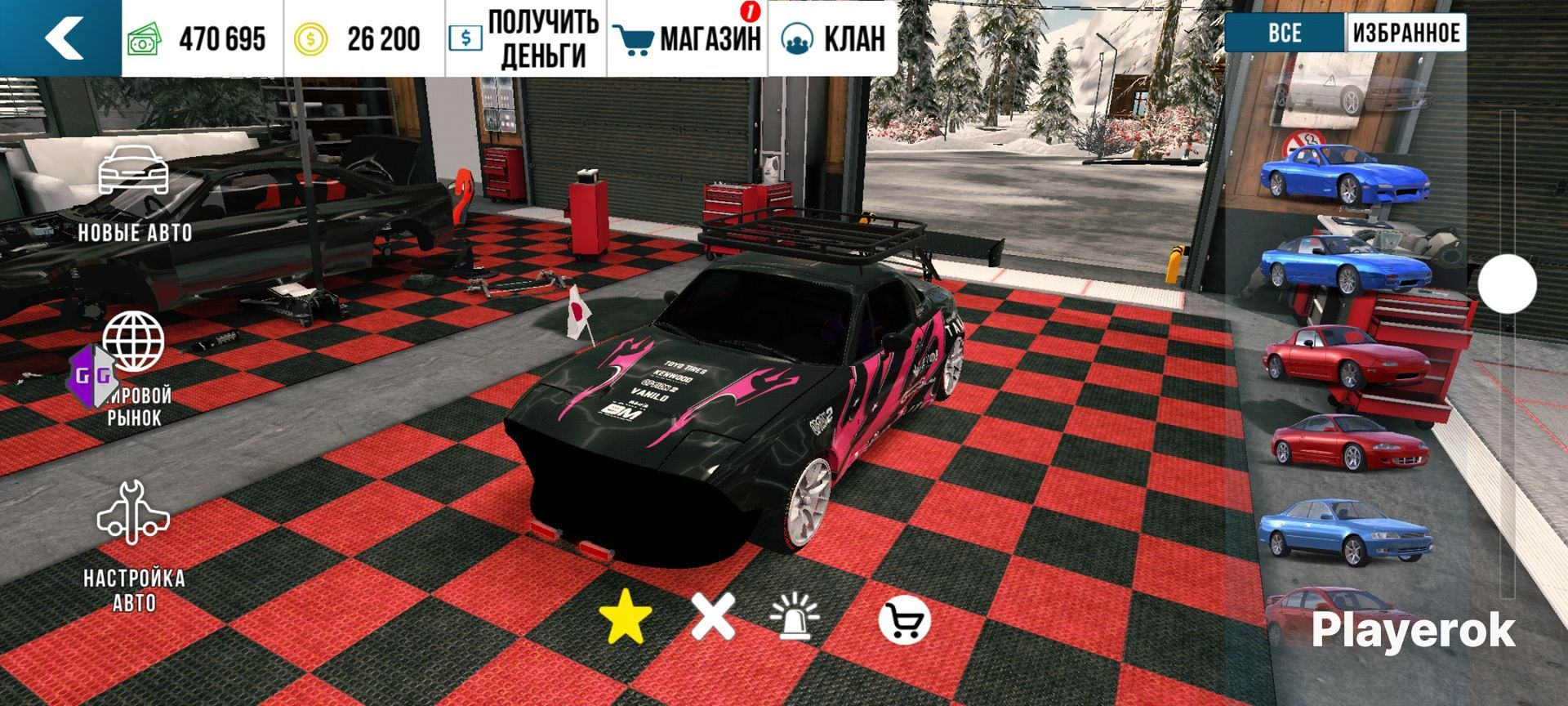Switch to the Все (all cars) tab

(x=1285, y=33)
